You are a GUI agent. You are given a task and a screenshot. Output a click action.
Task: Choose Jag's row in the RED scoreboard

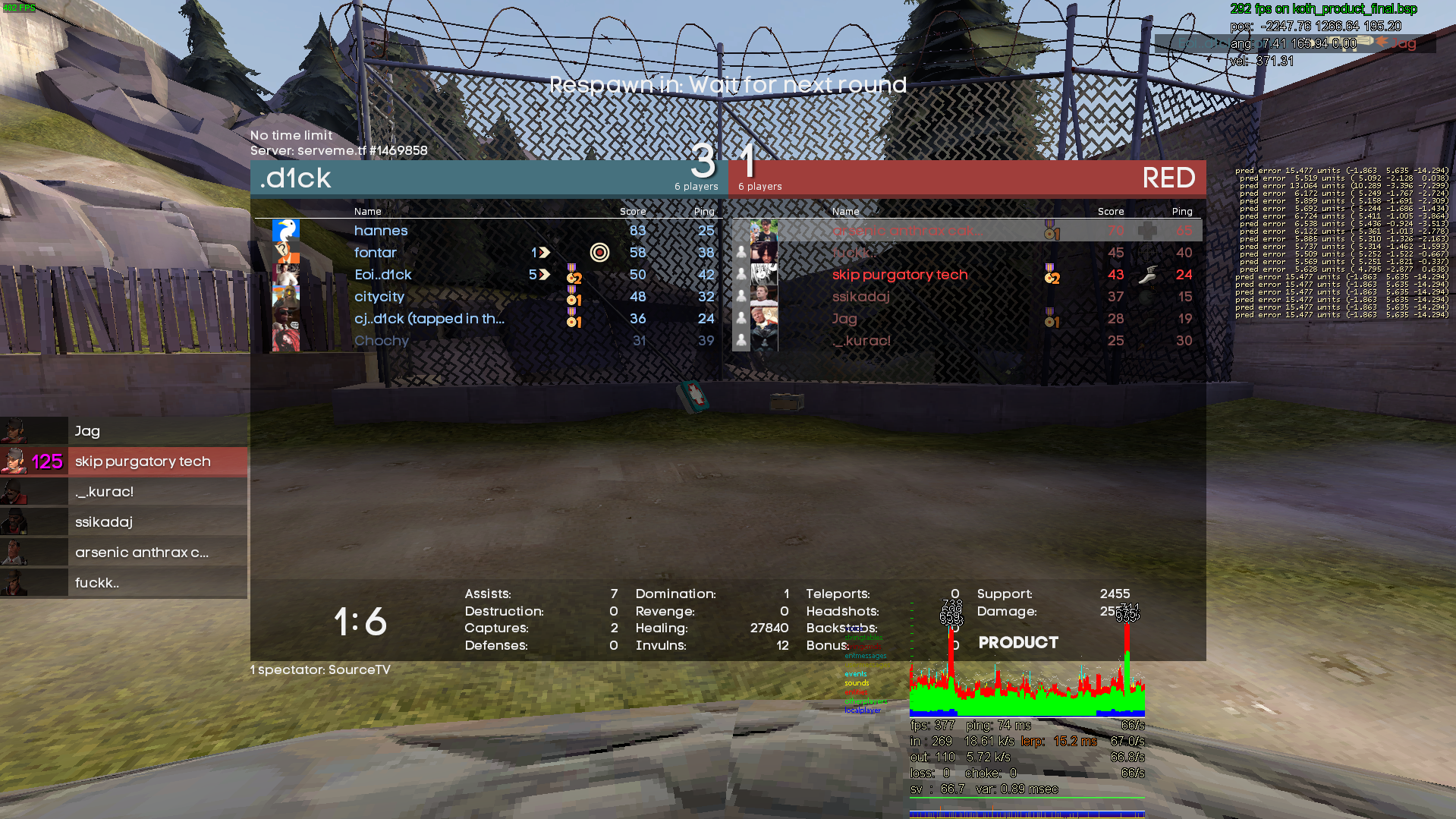[x=844, y=319]
